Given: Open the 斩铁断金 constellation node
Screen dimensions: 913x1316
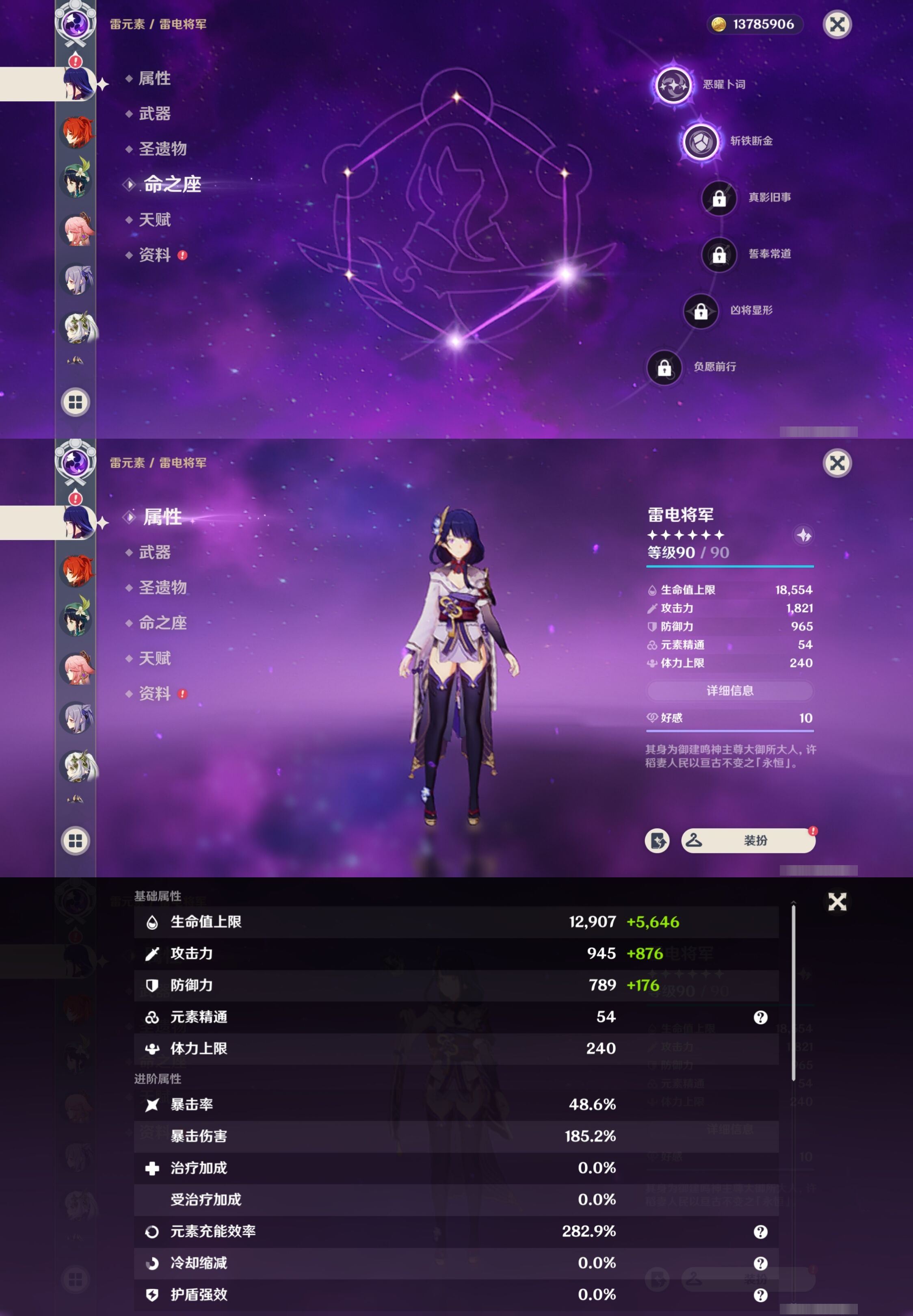Looking at the screenshot, I should click(x=701, y=141).
